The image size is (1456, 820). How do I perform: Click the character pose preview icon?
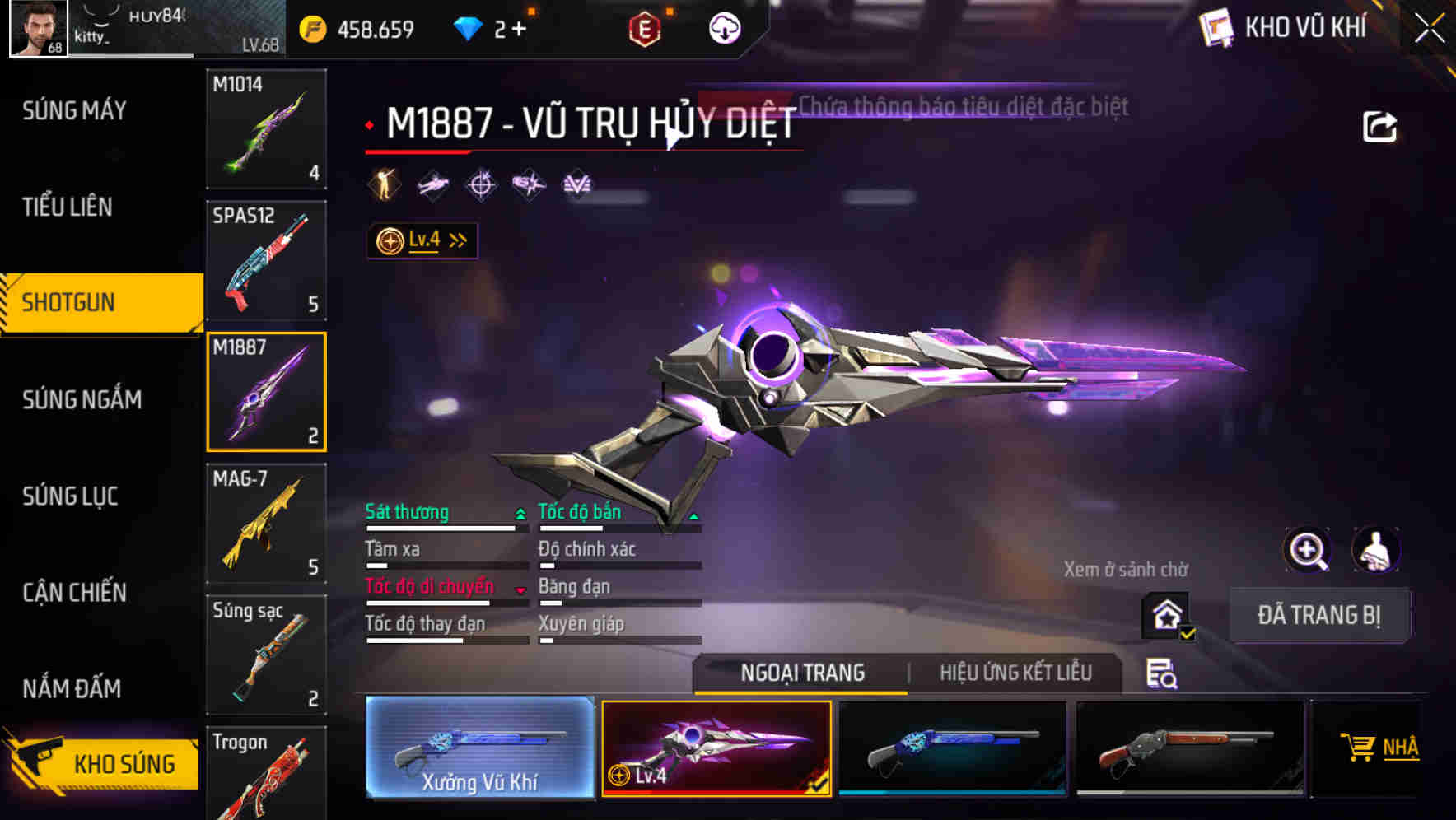pyautogui.click(x=1376, y=550)
